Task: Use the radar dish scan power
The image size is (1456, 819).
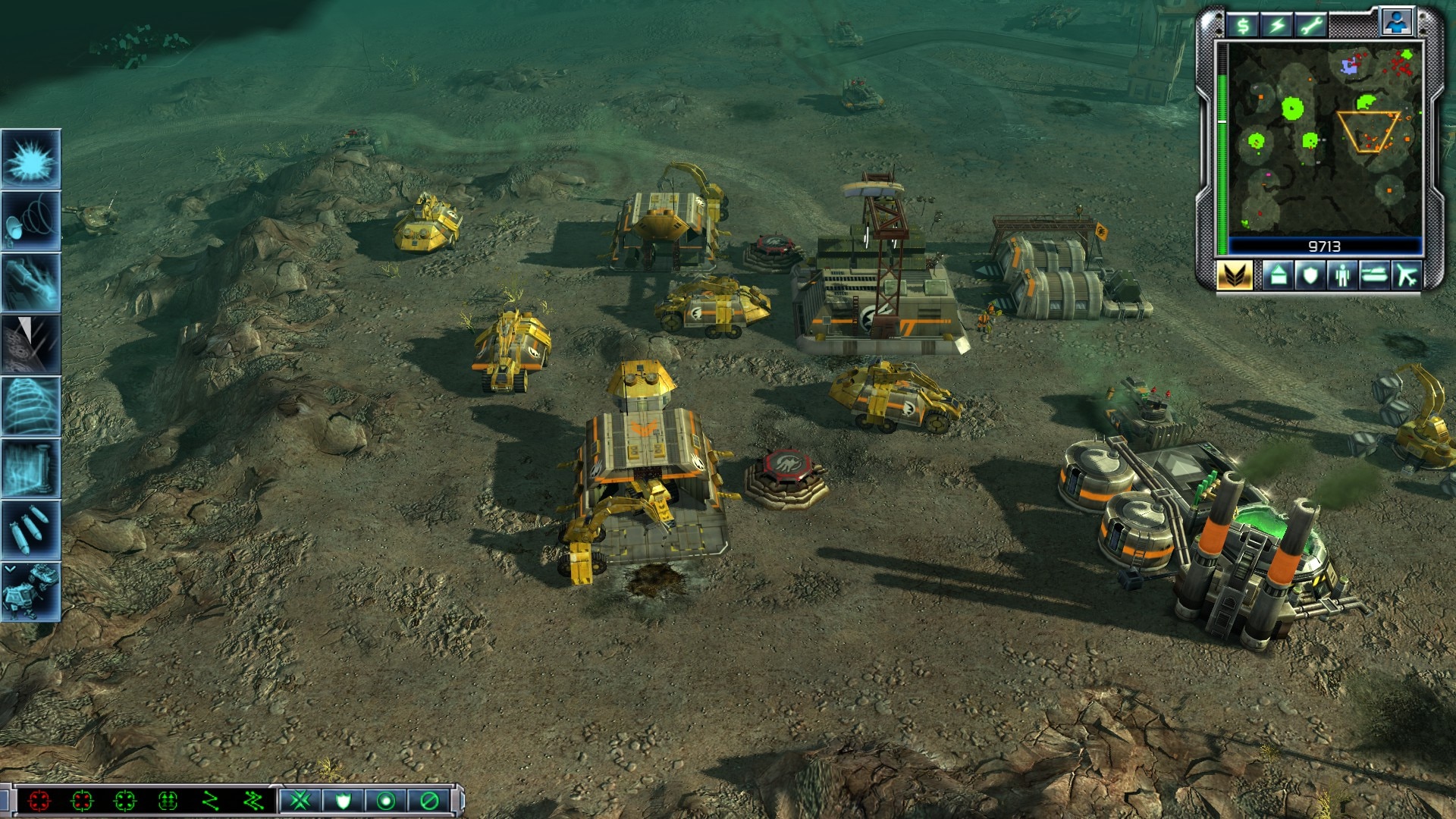Action: coord(31,221)
